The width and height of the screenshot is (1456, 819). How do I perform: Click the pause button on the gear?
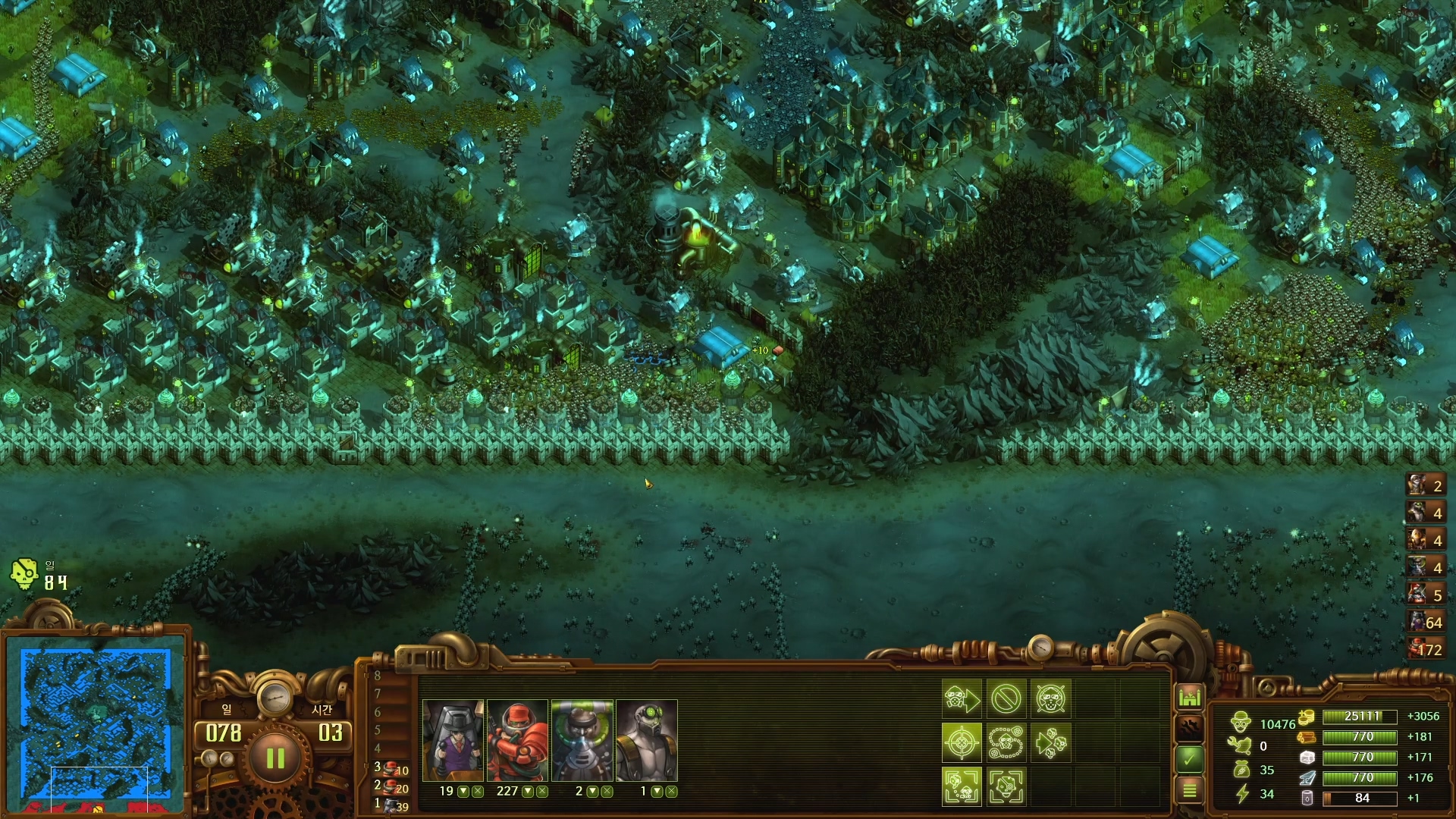click(275, 758)
